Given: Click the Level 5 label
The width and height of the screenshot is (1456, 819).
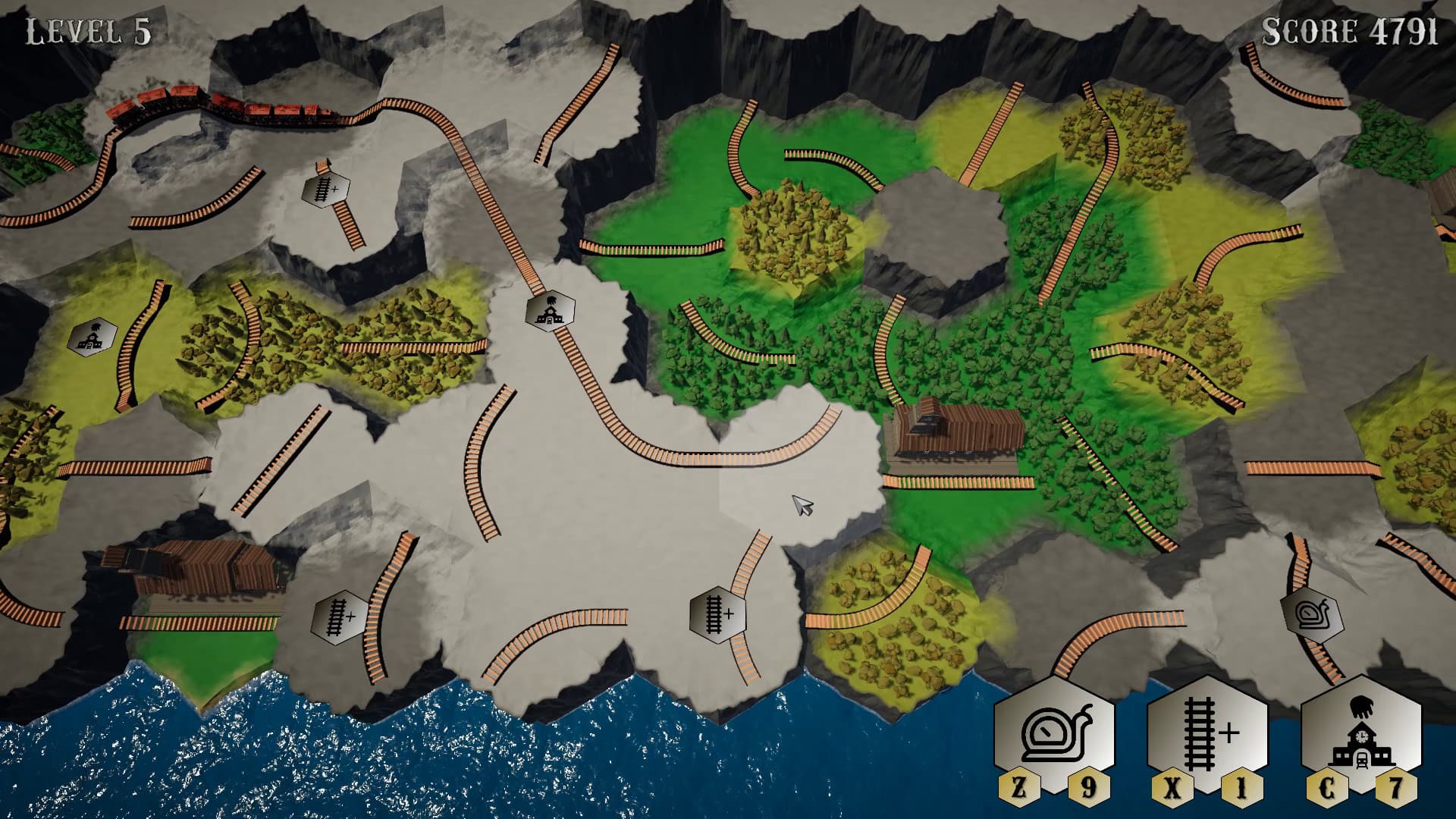Looking at the screenshot, I should [x=86, y=30].
